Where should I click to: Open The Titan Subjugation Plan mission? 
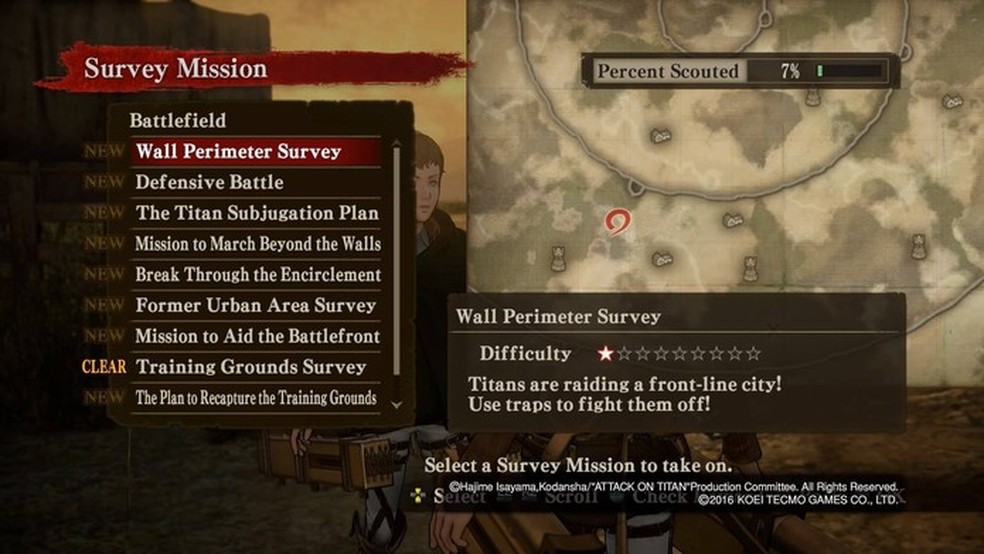tap(257, 213)
